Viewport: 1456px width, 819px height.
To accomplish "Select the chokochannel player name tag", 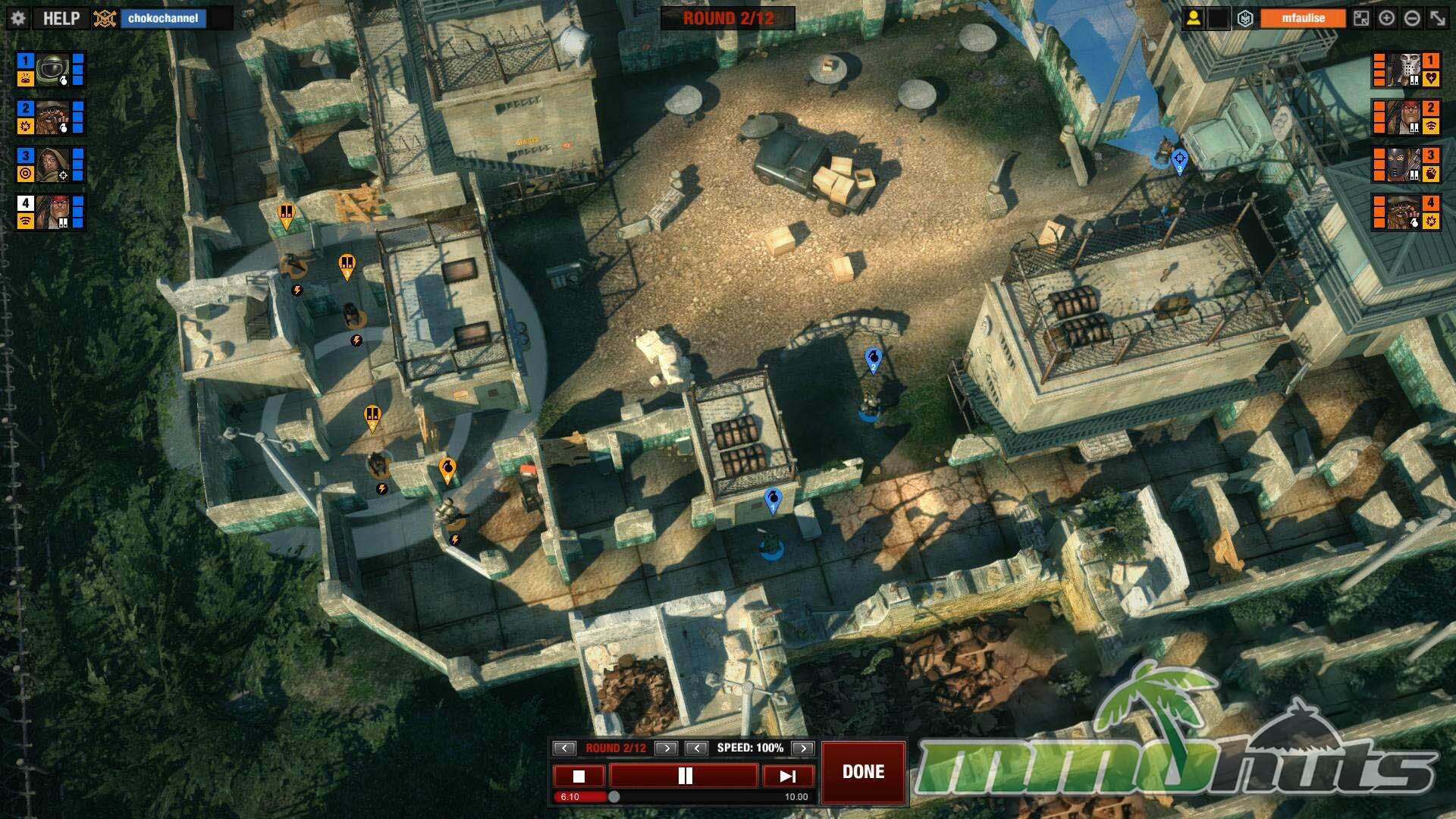I will click(163, 18).
